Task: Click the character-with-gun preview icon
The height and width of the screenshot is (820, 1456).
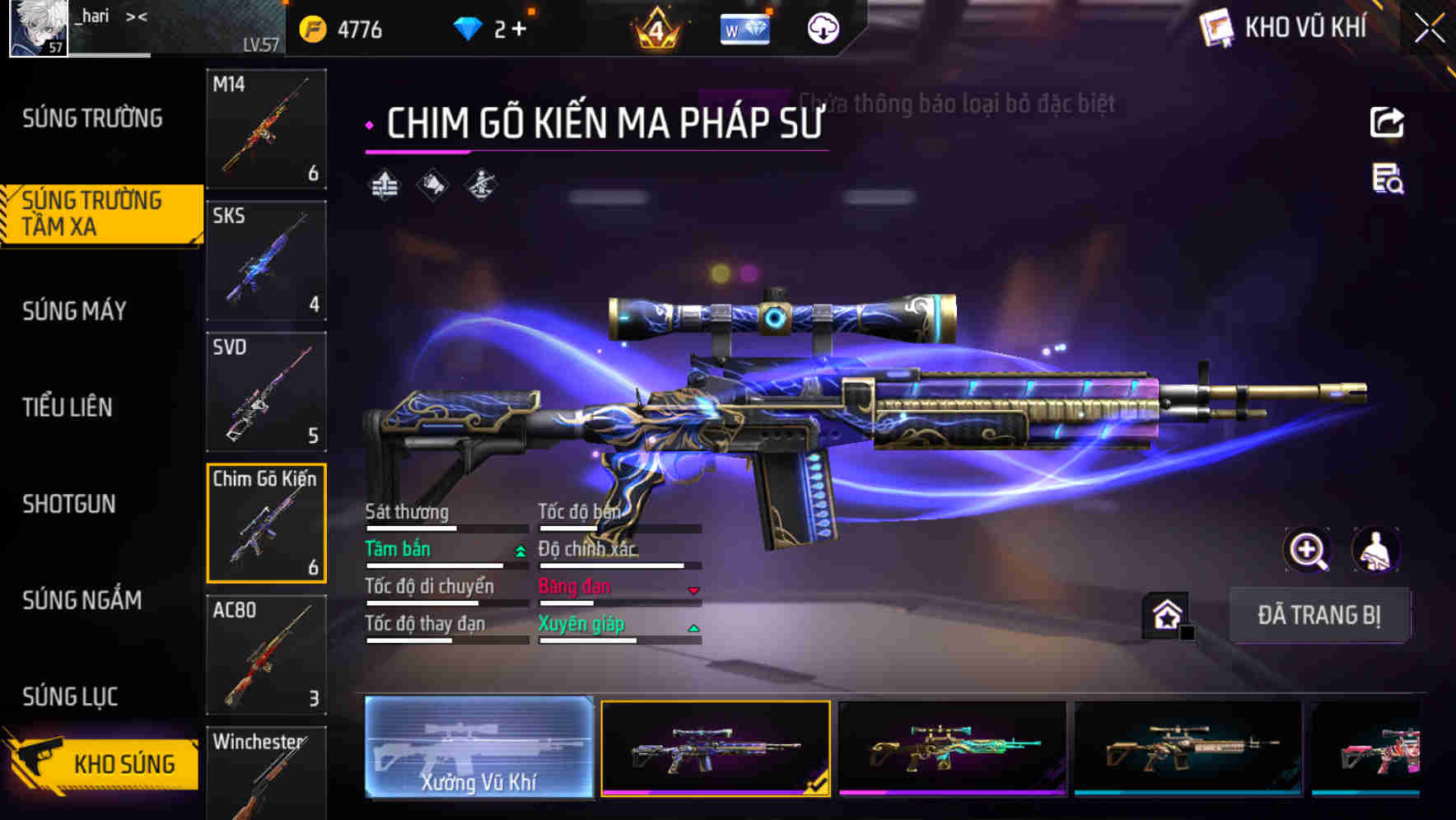Action: [x=479, y=185]
